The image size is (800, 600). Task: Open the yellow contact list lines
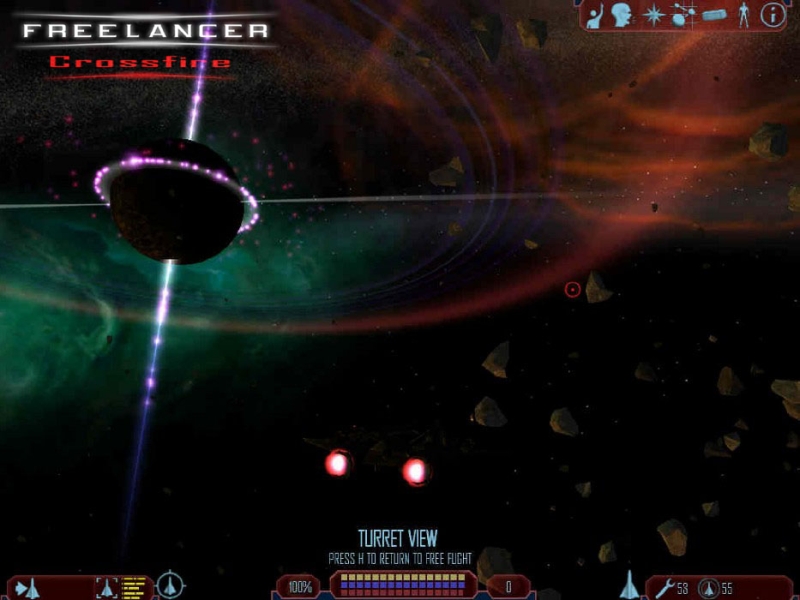[x=133, y=587]
